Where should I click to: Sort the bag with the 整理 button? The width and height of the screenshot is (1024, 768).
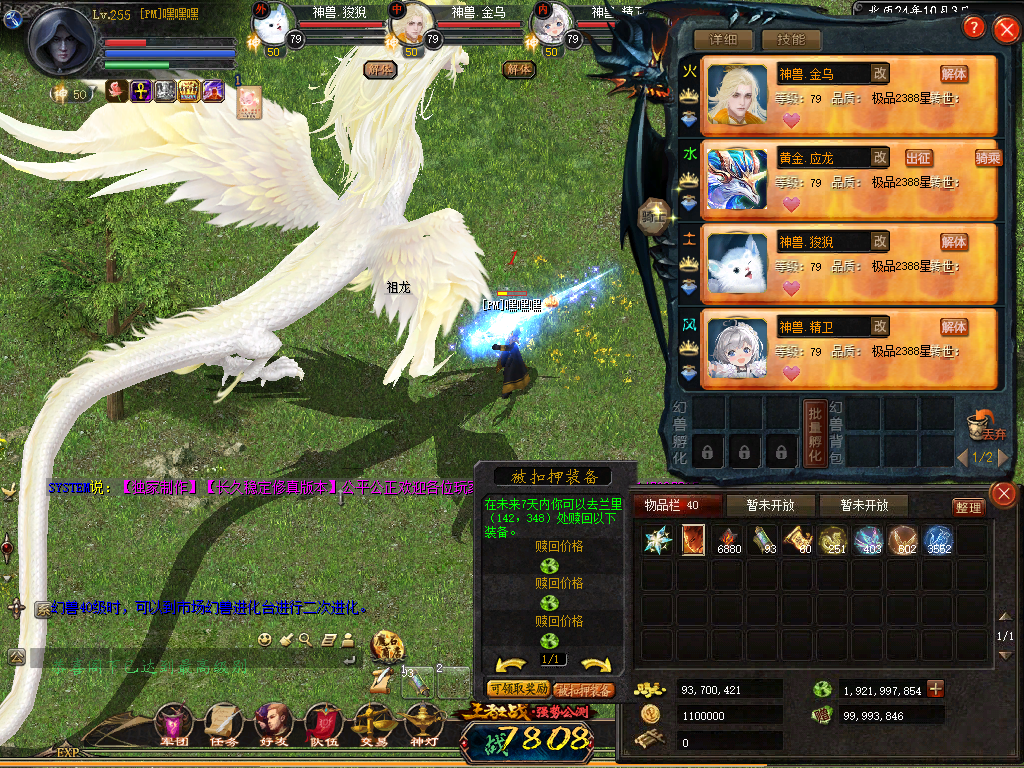point(967,507)
